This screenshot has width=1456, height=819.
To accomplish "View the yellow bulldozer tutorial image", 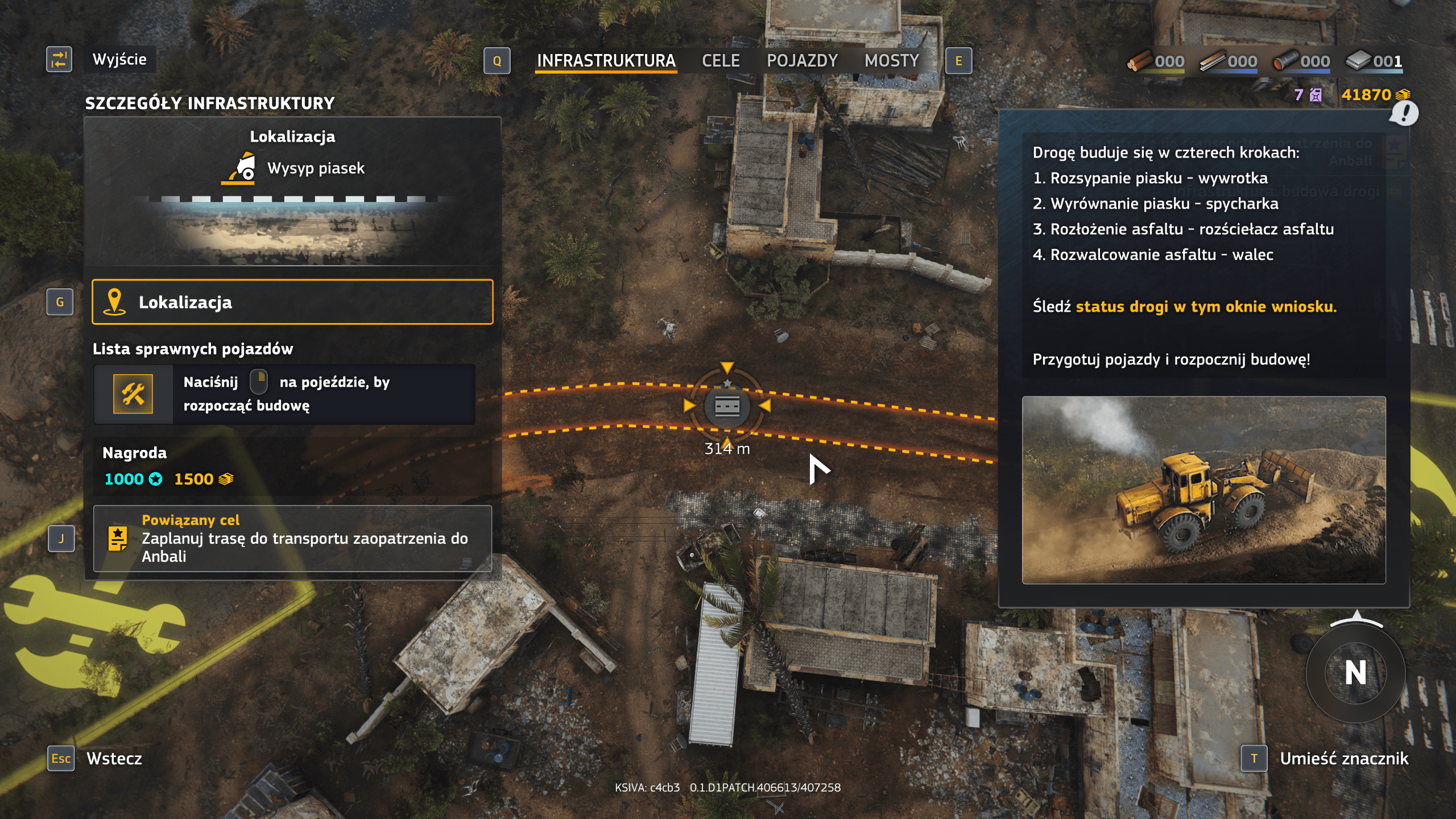I will (1203, 490).
